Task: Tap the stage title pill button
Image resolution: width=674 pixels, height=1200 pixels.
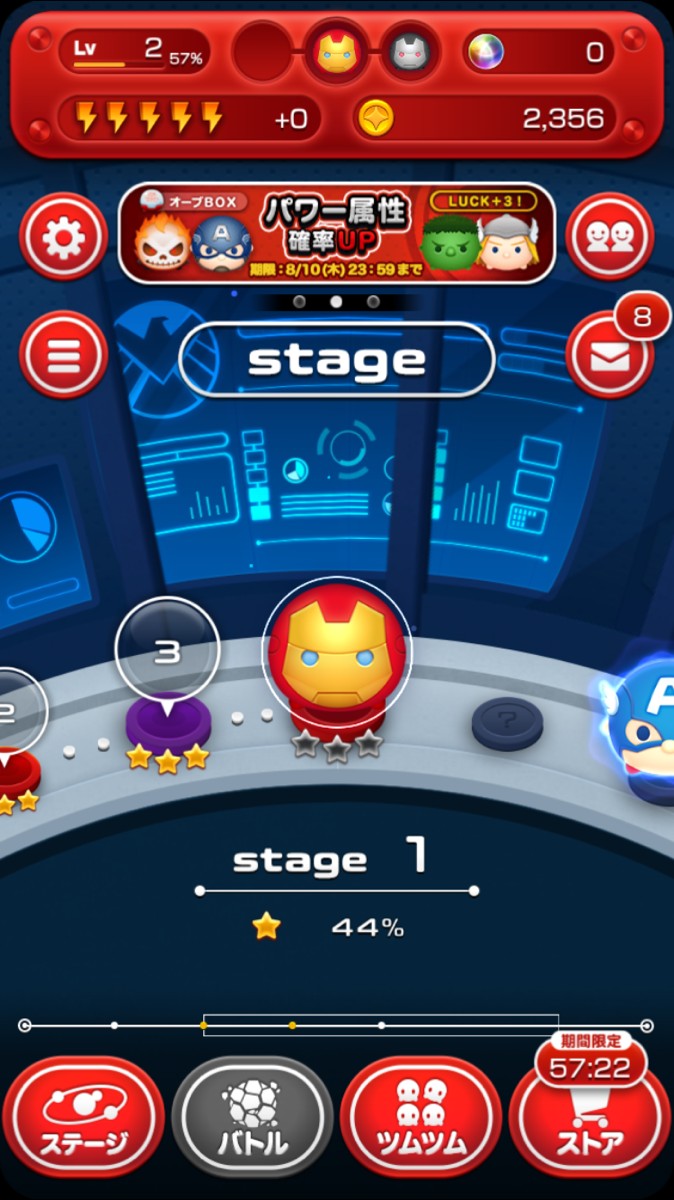Action: point(337,360)
